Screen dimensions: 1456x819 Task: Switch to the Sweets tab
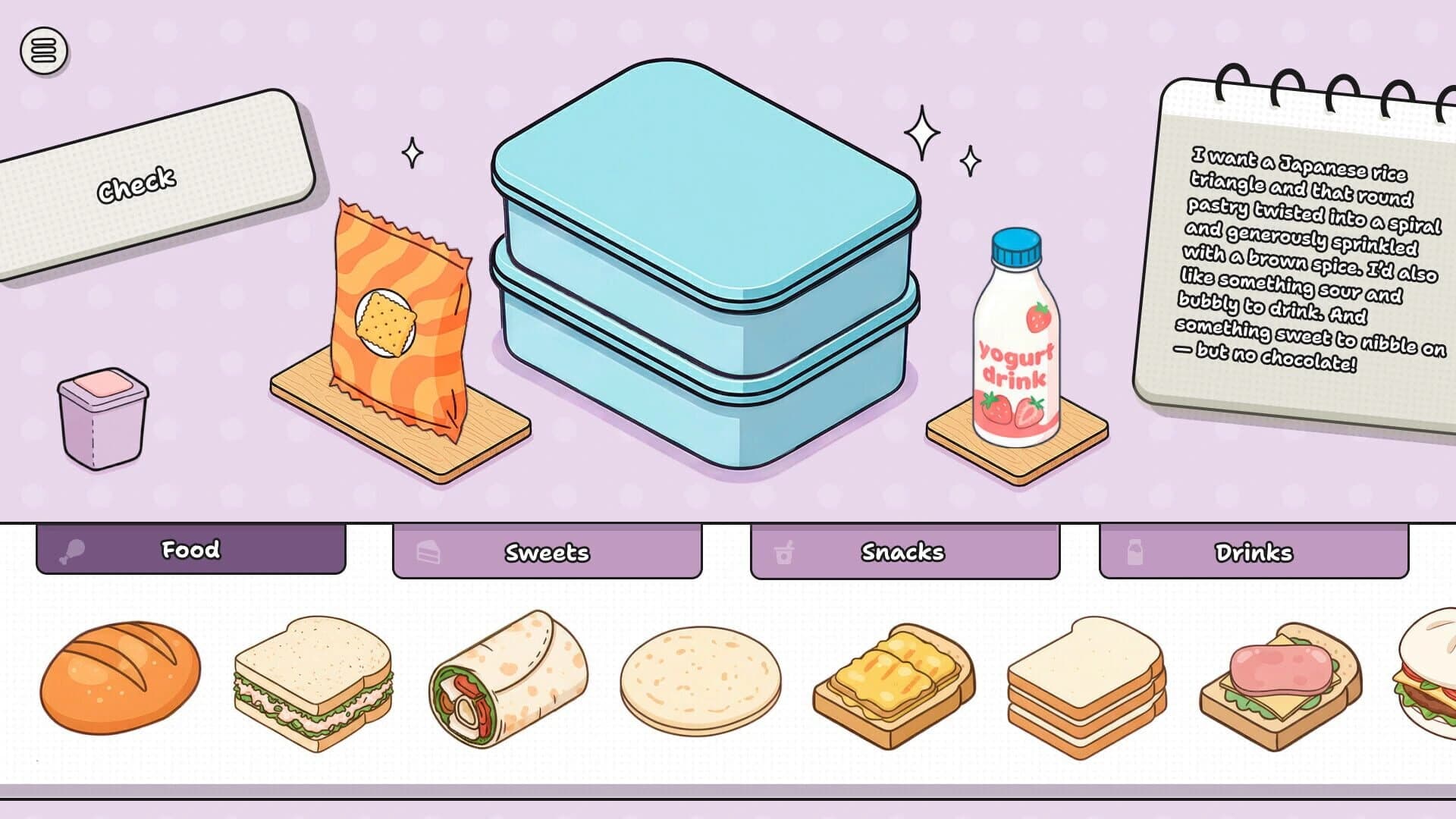(546, 554)
